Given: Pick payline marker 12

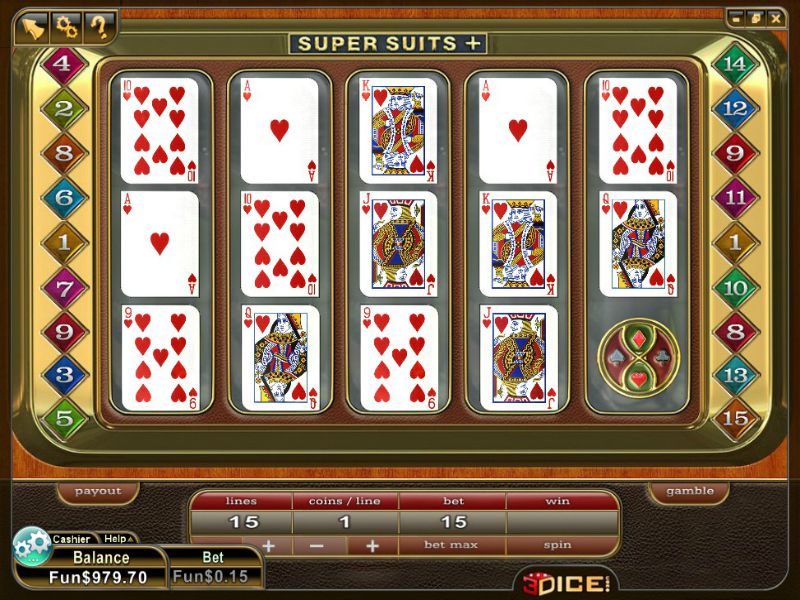Looking at the screenshot, I should point(735,108).
